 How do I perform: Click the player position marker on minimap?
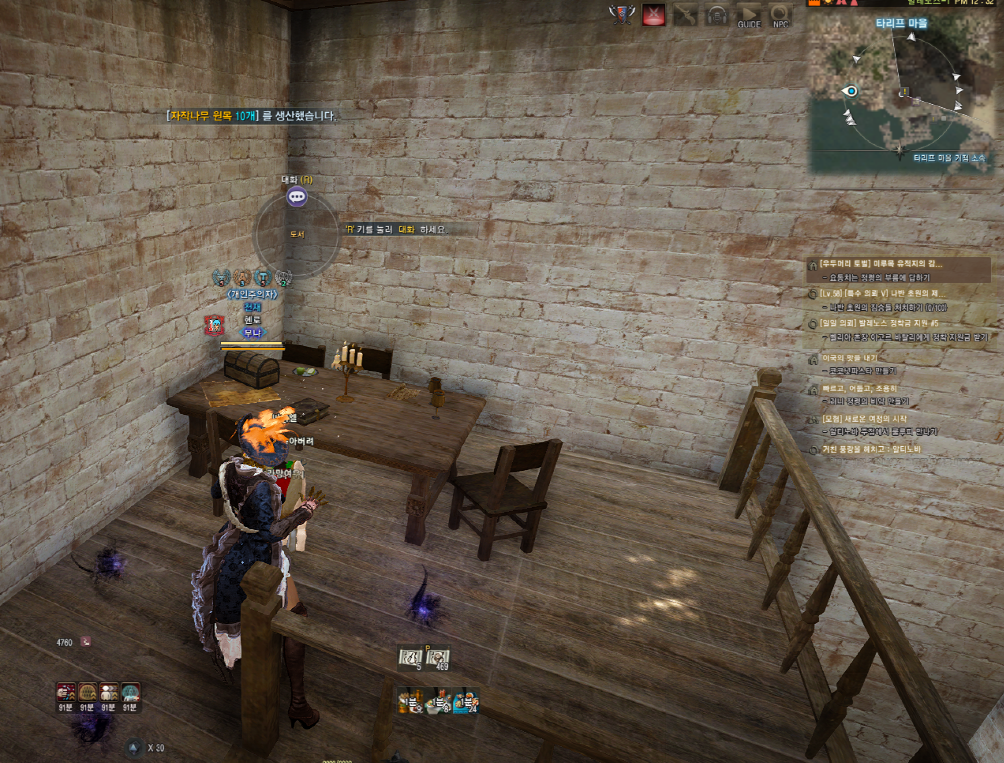(851, 90)
